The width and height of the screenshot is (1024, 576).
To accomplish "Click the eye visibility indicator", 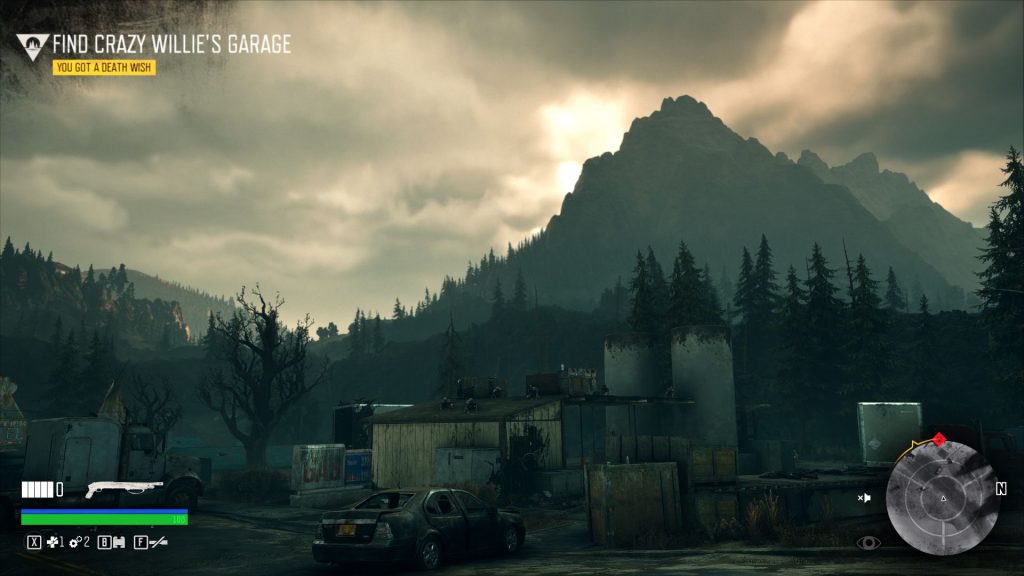I will tap(868, 543).
